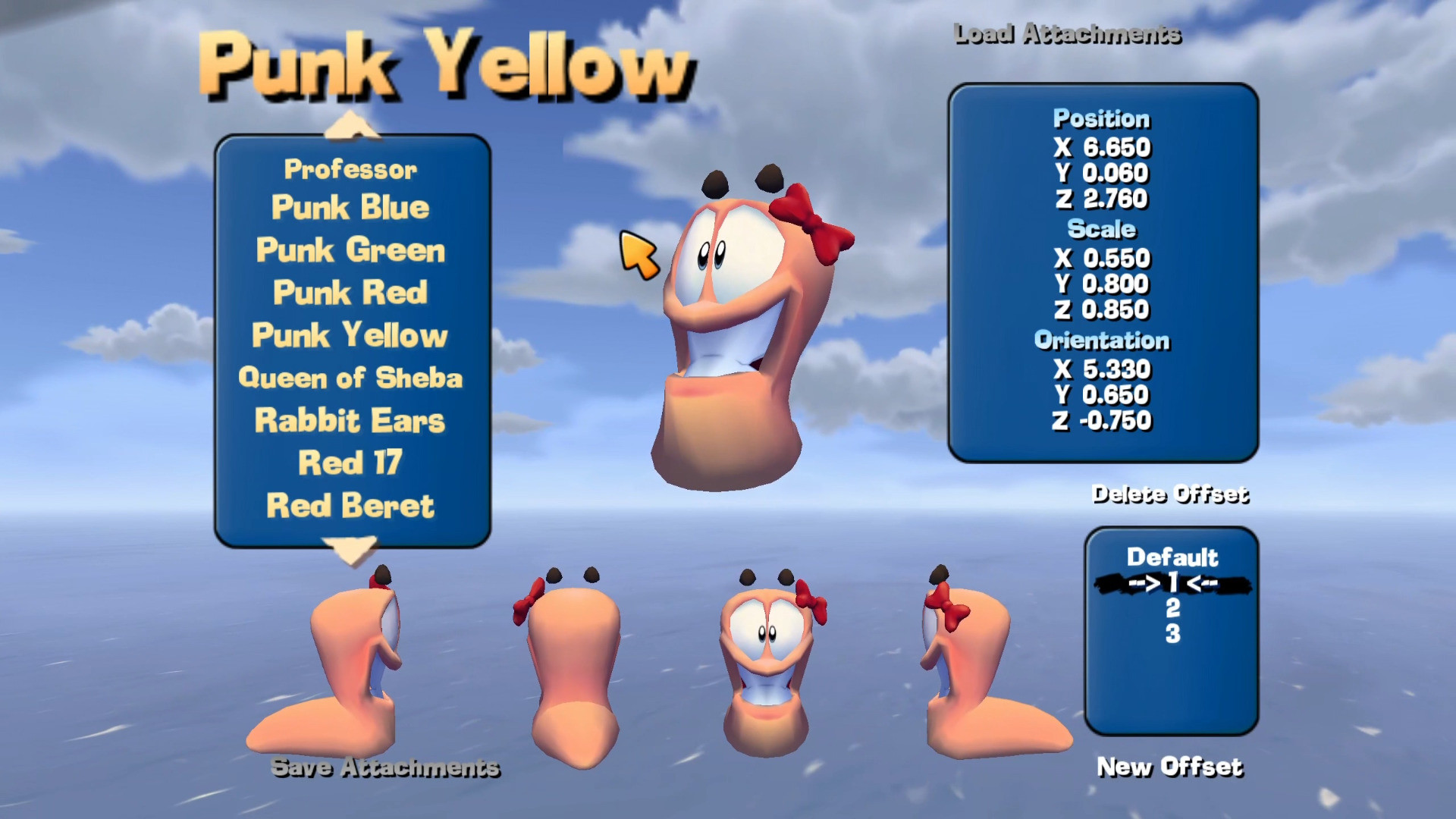Click Save Attachments

coord(385,767)
